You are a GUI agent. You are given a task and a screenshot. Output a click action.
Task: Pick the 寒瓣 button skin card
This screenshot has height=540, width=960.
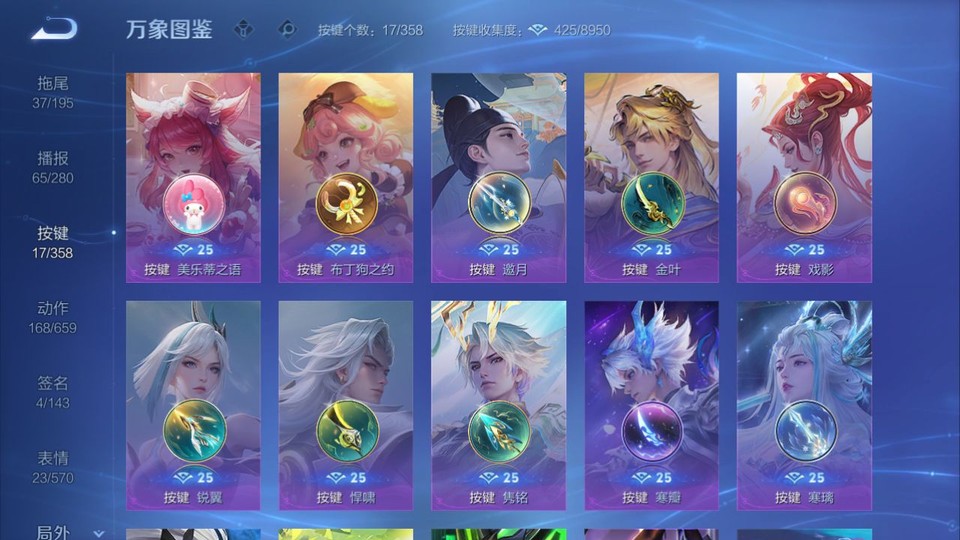[x=651, y=405]
